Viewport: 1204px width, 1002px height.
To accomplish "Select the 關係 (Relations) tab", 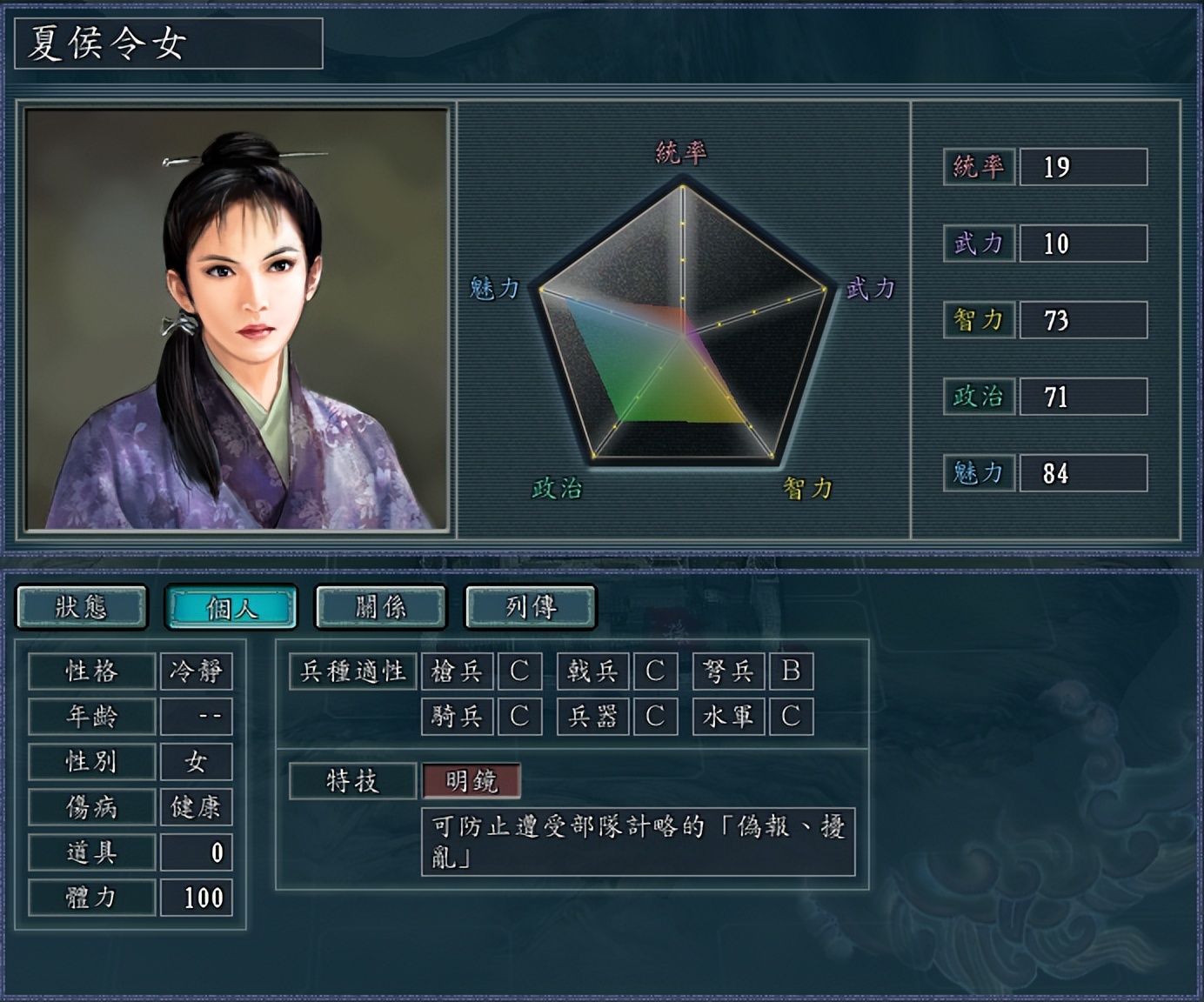I will 380,606.
